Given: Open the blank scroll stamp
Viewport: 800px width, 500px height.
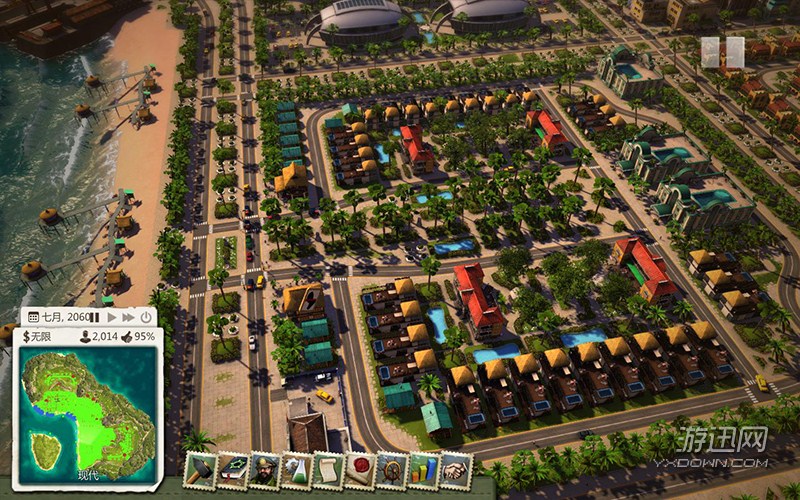Looking at the screenshot, I should (330, 469).
